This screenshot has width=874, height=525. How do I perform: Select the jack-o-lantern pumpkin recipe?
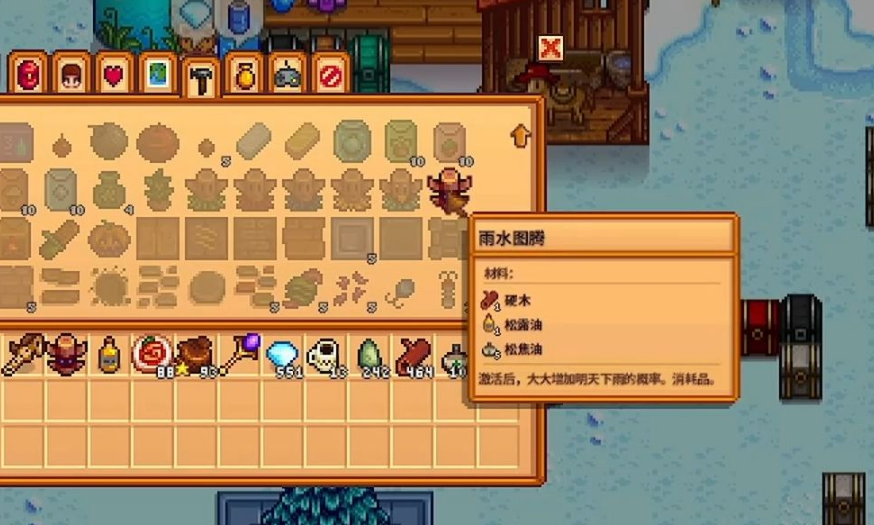(108, 239)
